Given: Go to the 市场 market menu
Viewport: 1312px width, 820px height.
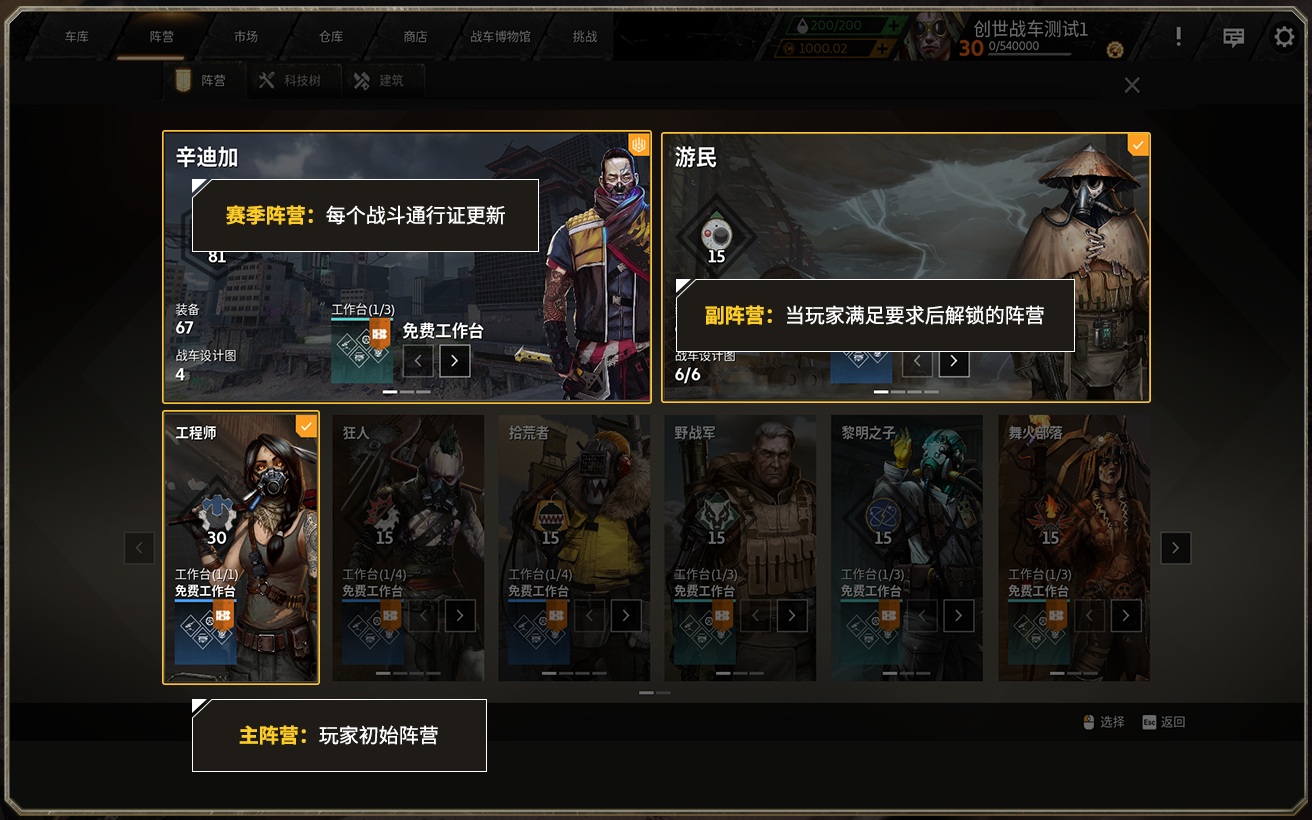Looking at the screenshot, I should click(x=246, y=37).
